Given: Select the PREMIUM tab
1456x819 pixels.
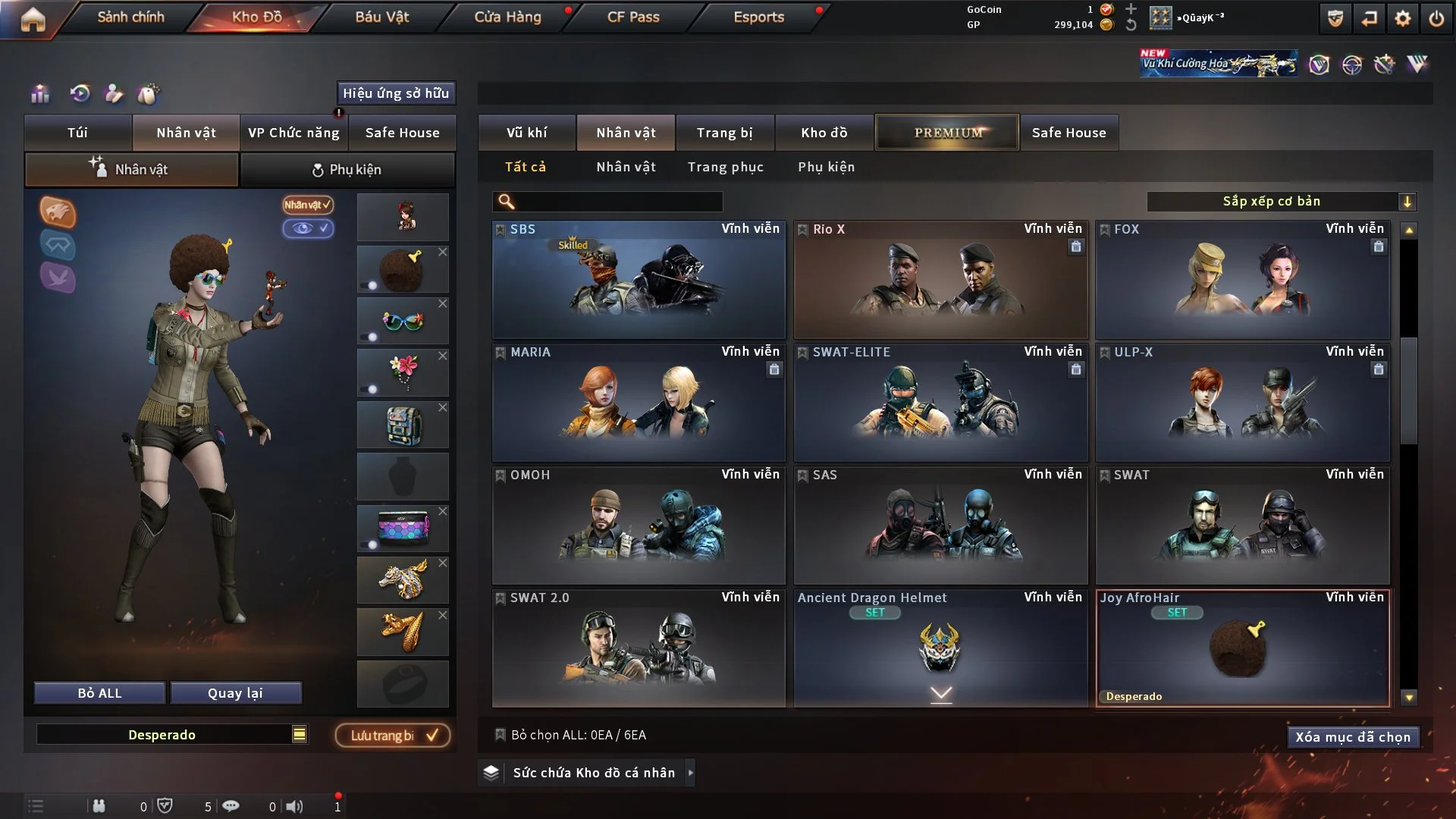Looking at the screenshot, I should pos(947,133).
